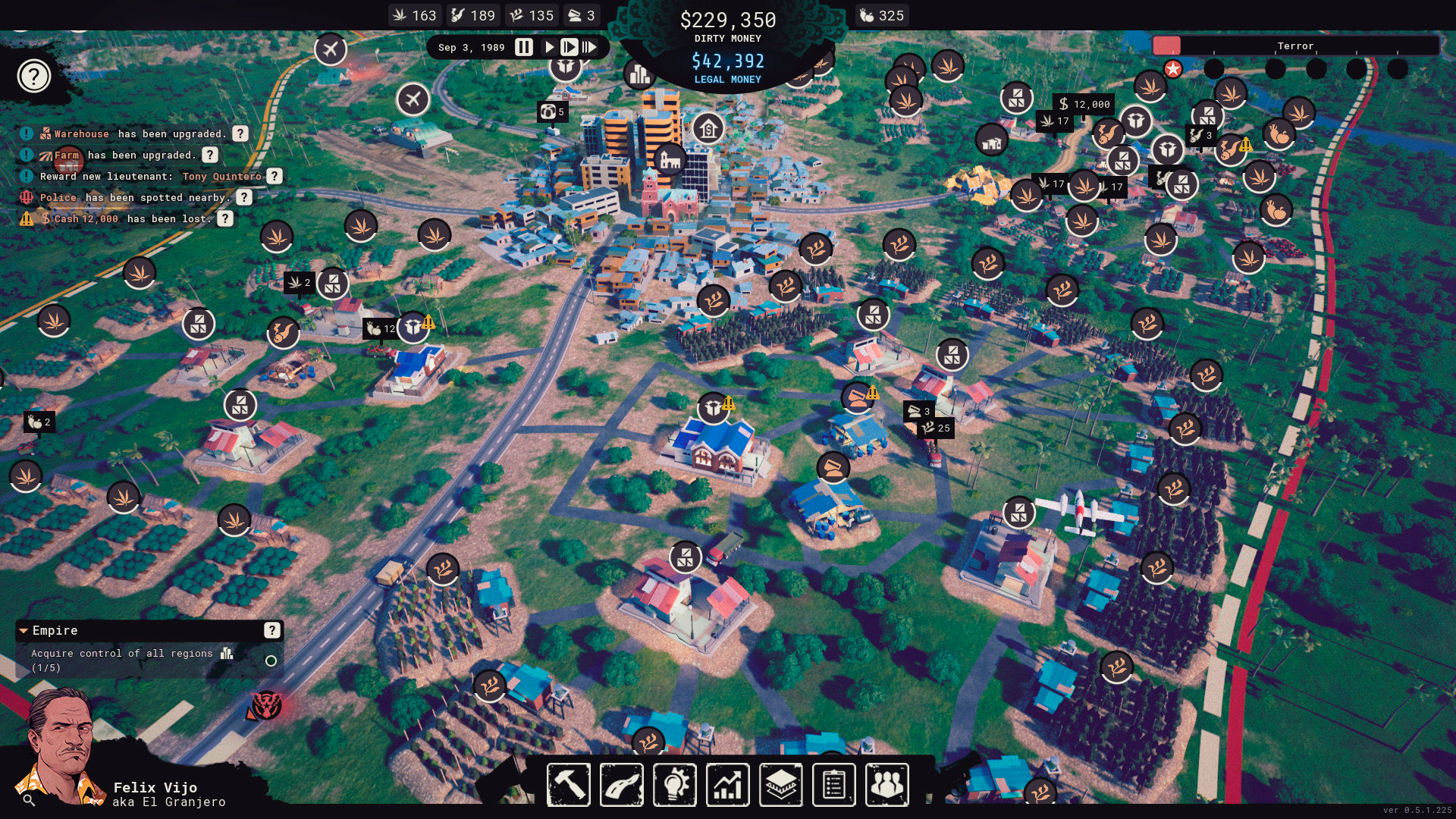Open the clipboard task list

pos(833,784)
